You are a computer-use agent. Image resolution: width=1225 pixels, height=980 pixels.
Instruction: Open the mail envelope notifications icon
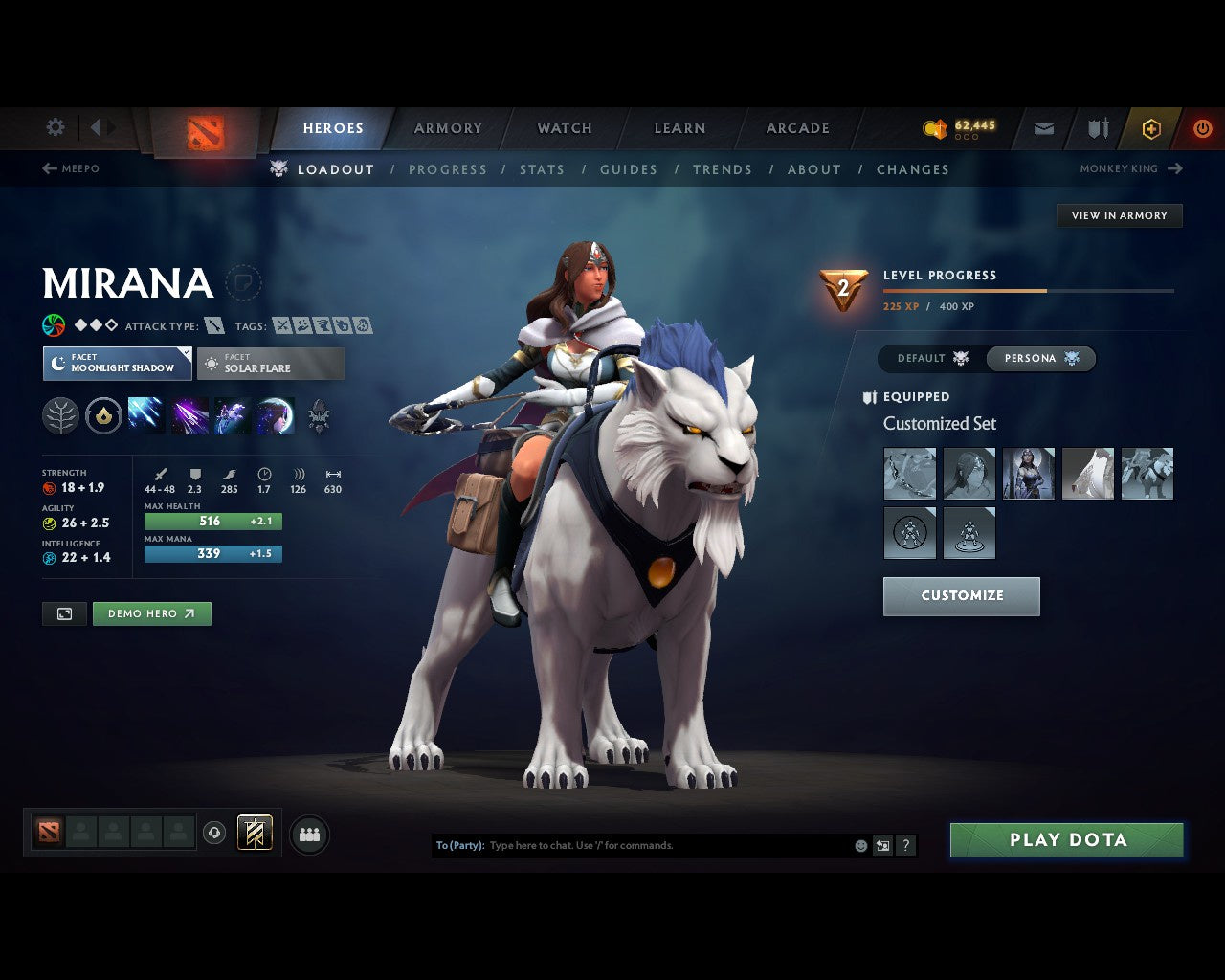click(x=1043, y=128)
